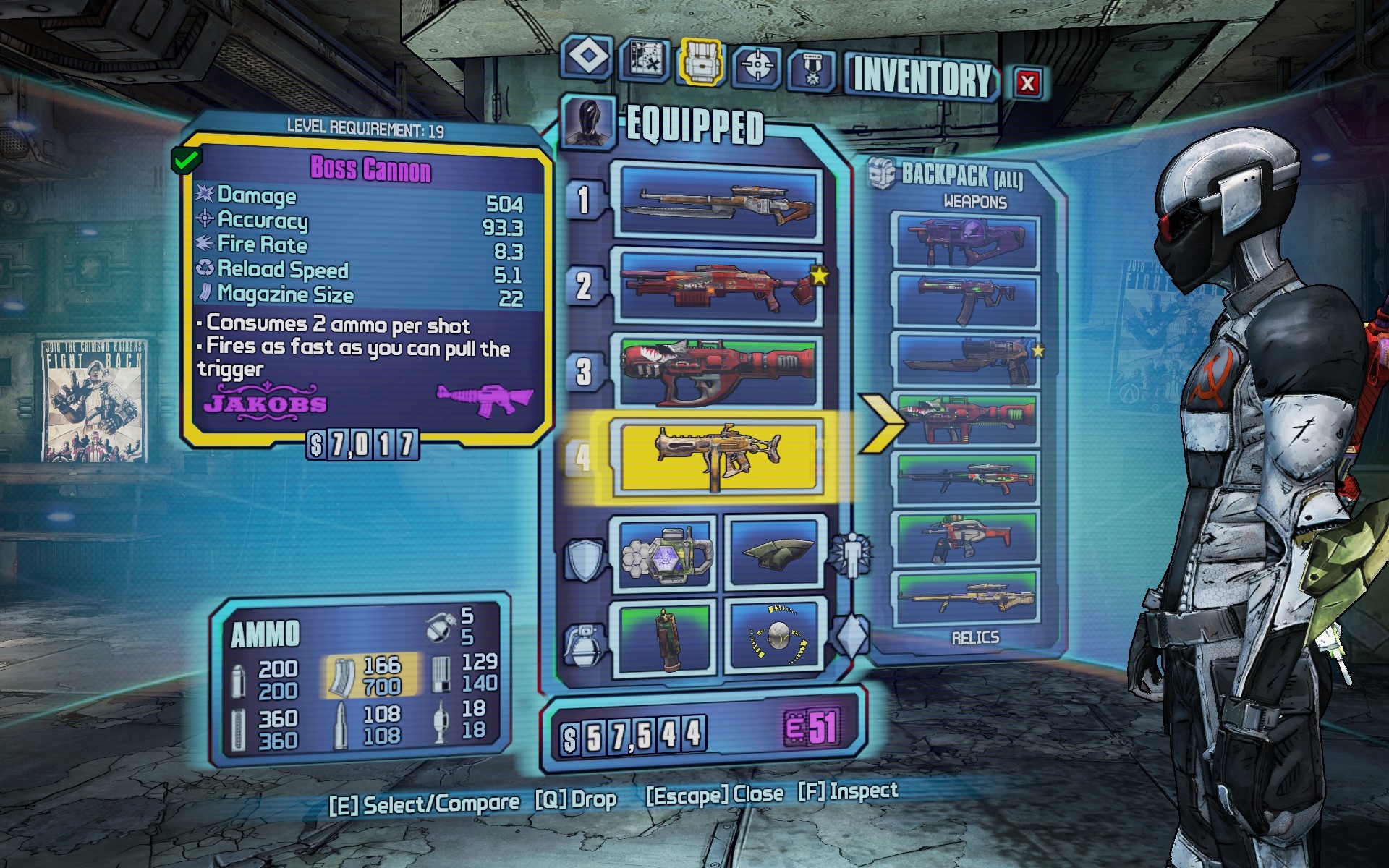
Task: Select the purple weapon in the backpack
Action: click(x=966, y=242)
